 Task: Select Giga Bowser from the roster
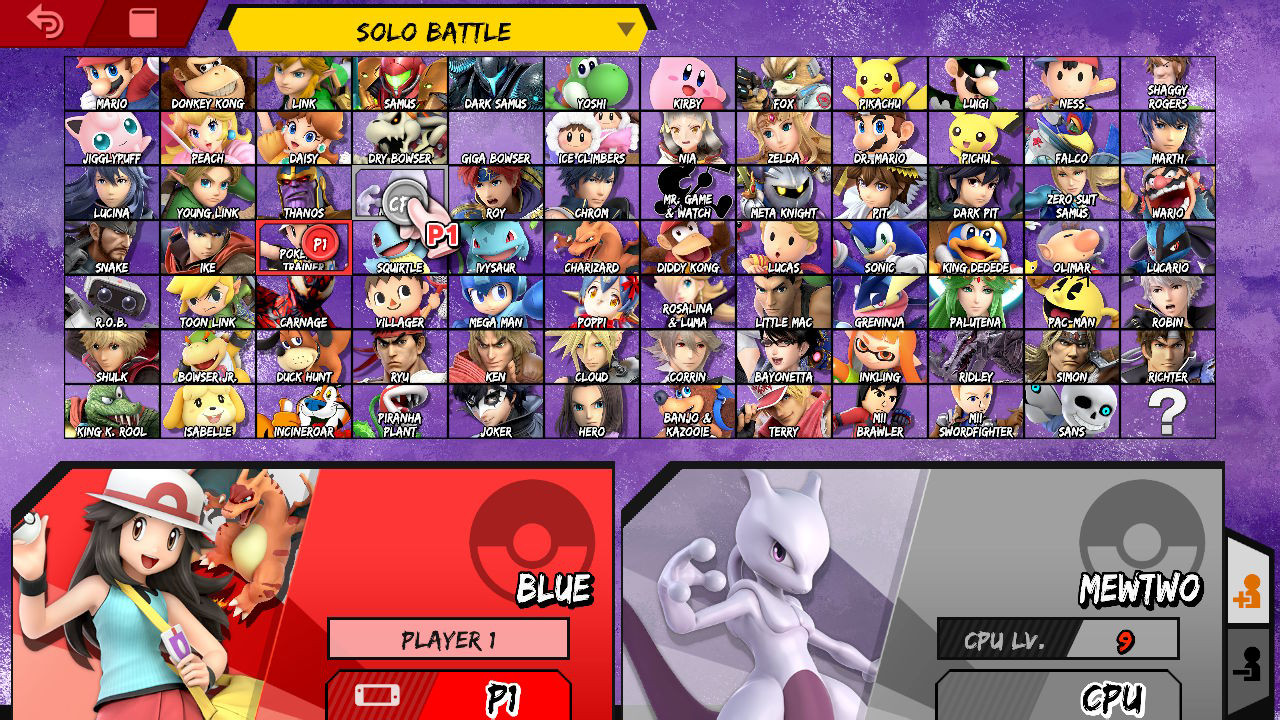tap(495, 140)
